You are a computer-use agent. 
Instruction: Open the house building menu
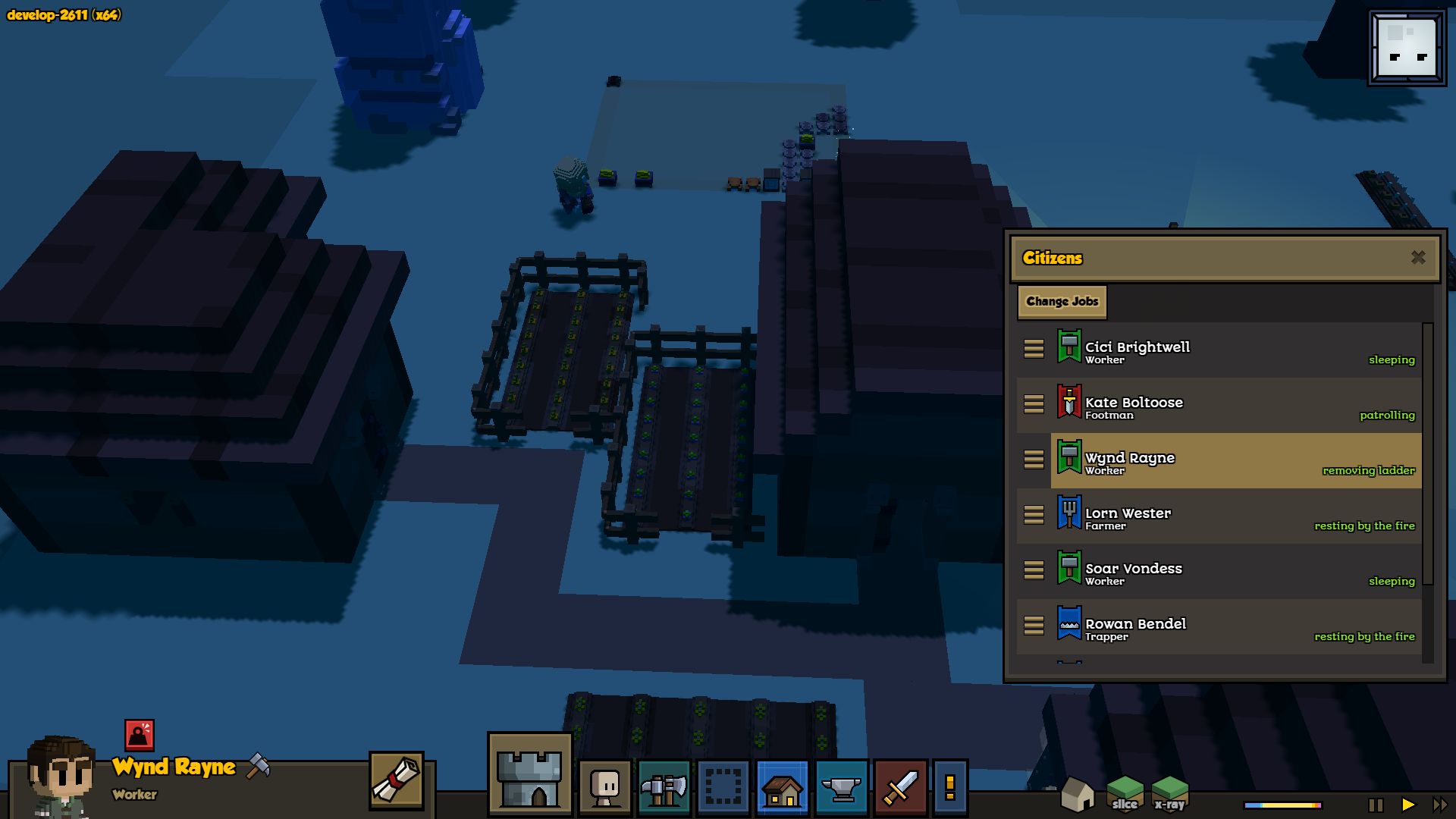click(783, 788)
